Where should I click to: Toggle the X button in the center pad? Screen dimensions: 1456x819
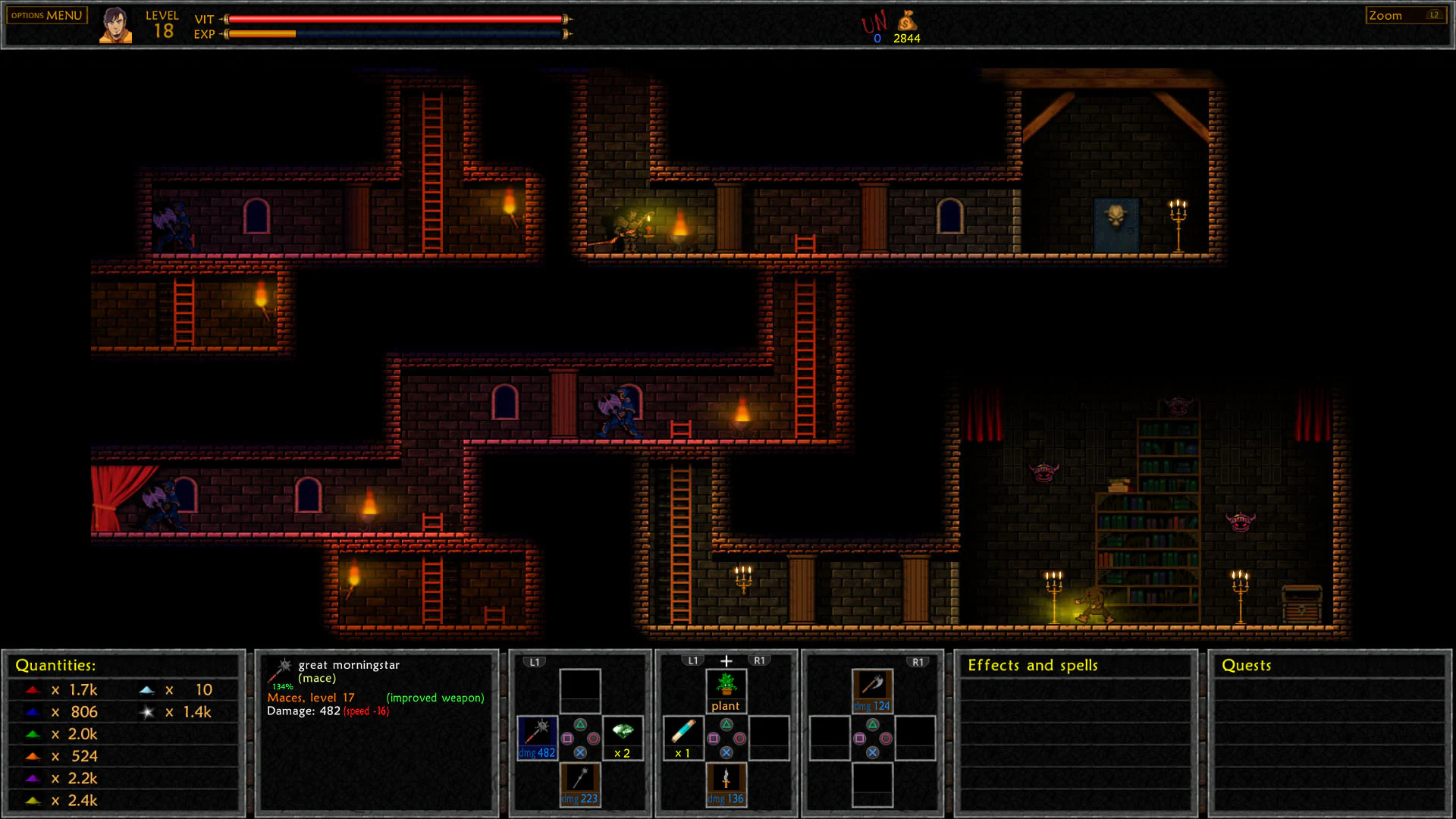pyautogui.click(x=726, y=752)
